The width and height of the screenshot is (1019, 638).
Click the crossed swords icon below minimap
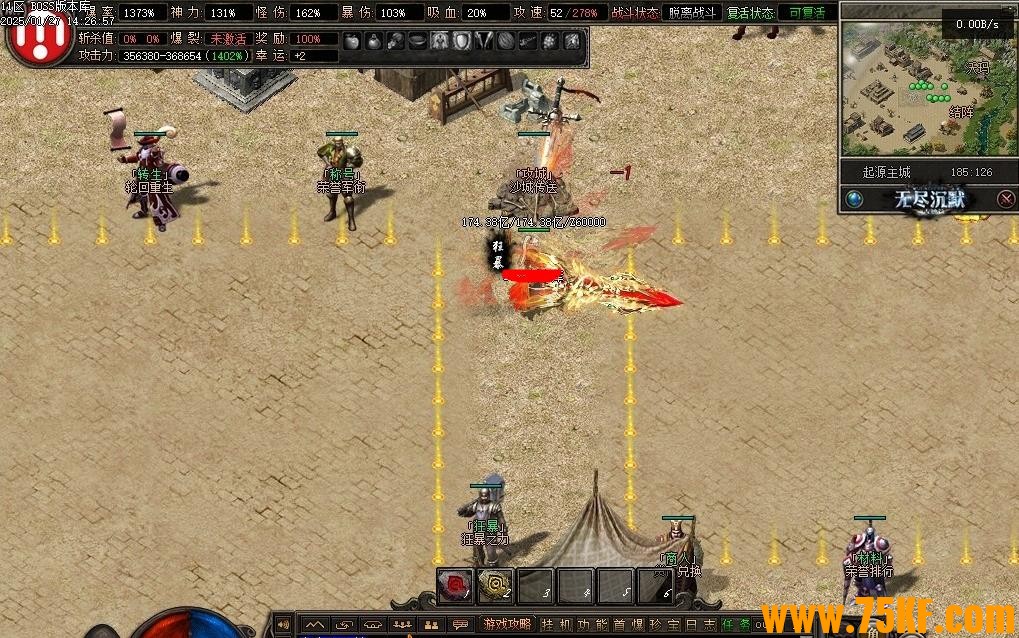[x=1005, y=199]
